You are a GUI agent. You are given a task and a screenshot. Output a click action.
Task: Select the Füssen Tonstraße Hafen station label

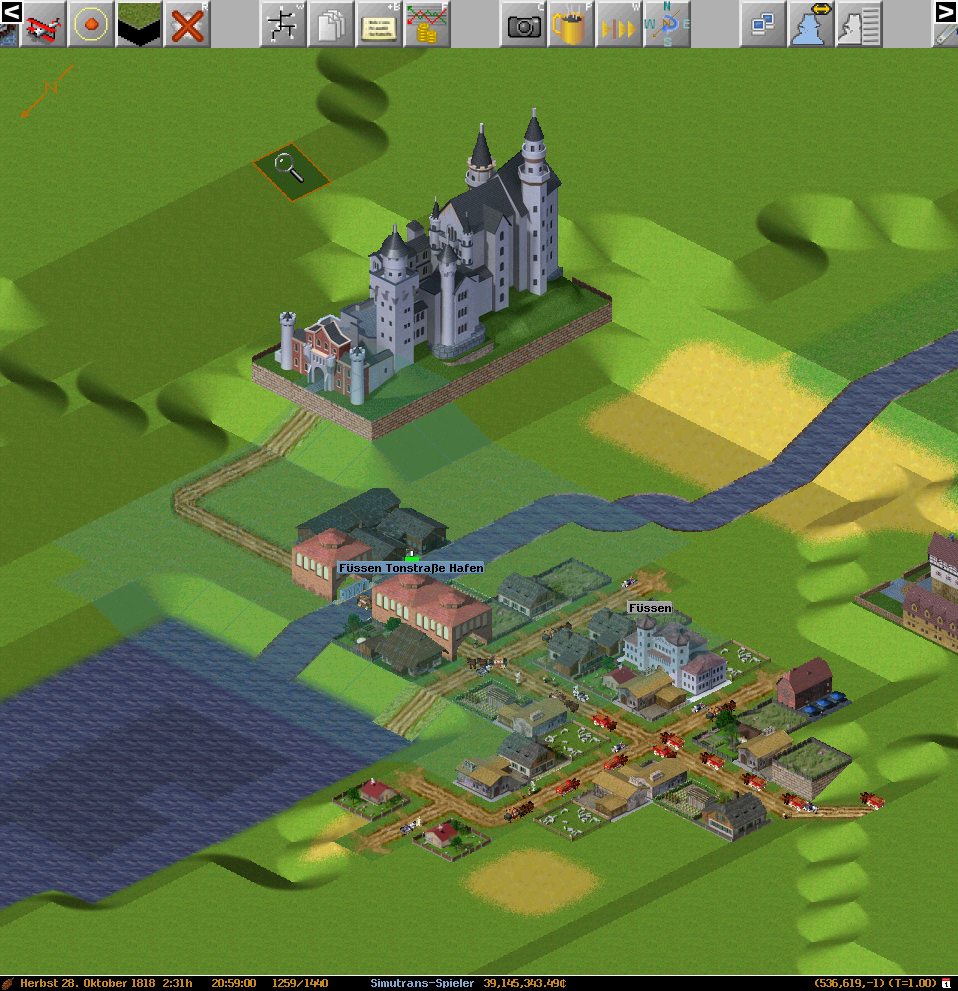[x=411, y=568]
